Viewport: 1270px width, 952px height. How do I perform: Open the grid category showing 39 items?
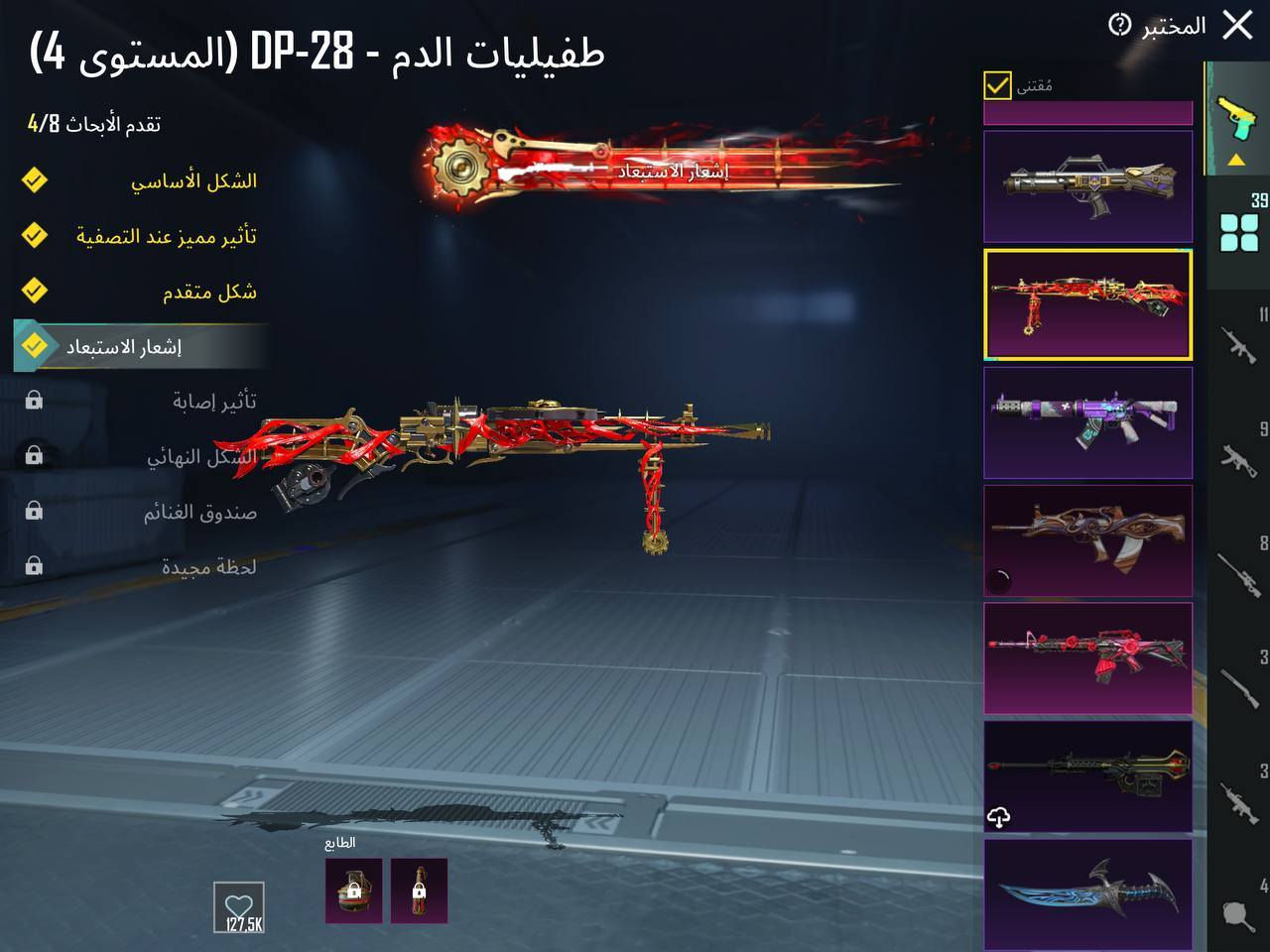(1237, 230)
